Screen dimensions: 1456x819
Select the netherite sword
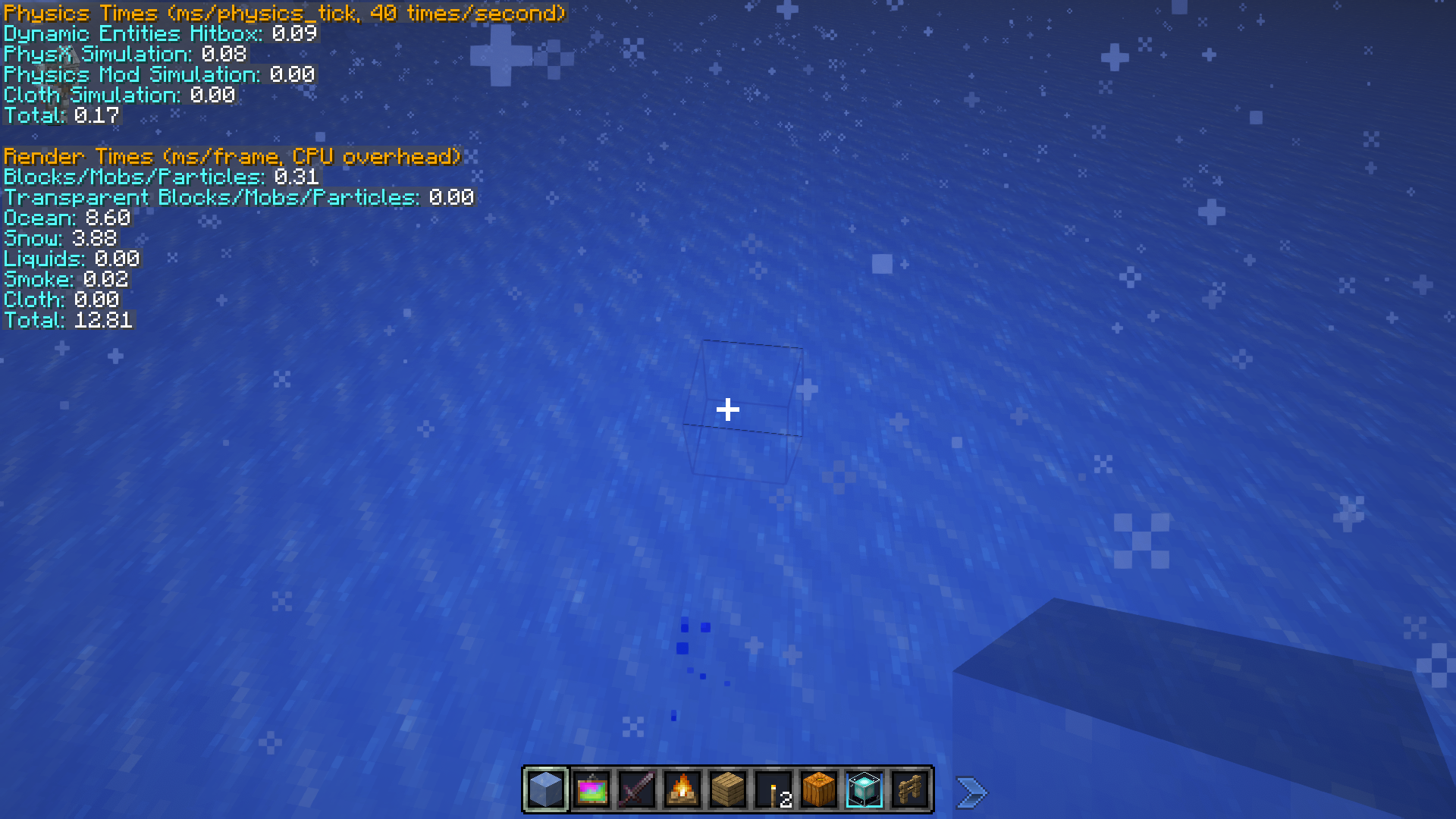tap(636, 789)
